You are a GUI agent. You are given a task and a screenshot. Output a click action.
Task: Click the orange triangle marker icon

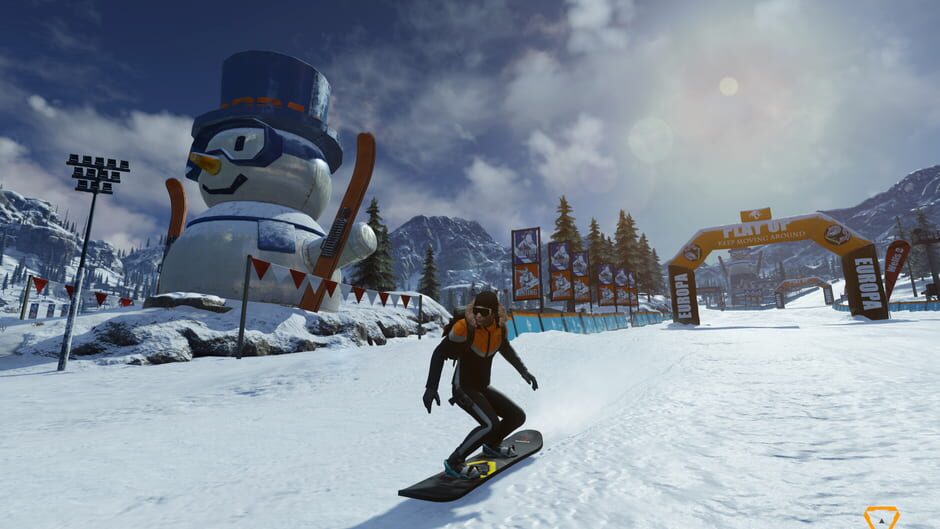(x=881, y=517)
